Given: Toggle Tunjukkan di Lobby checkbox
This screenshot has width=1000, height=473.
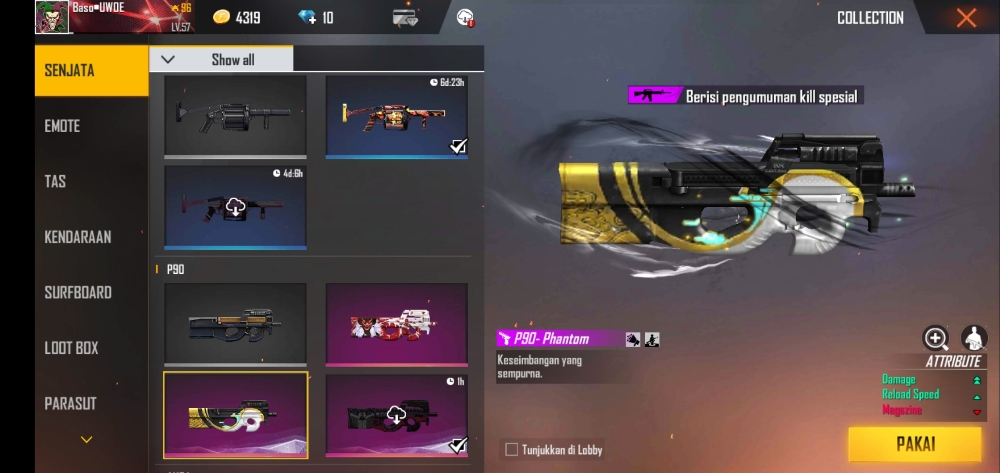Looking at the screenshot, I should pyautogui.click(x=512, y=450).
